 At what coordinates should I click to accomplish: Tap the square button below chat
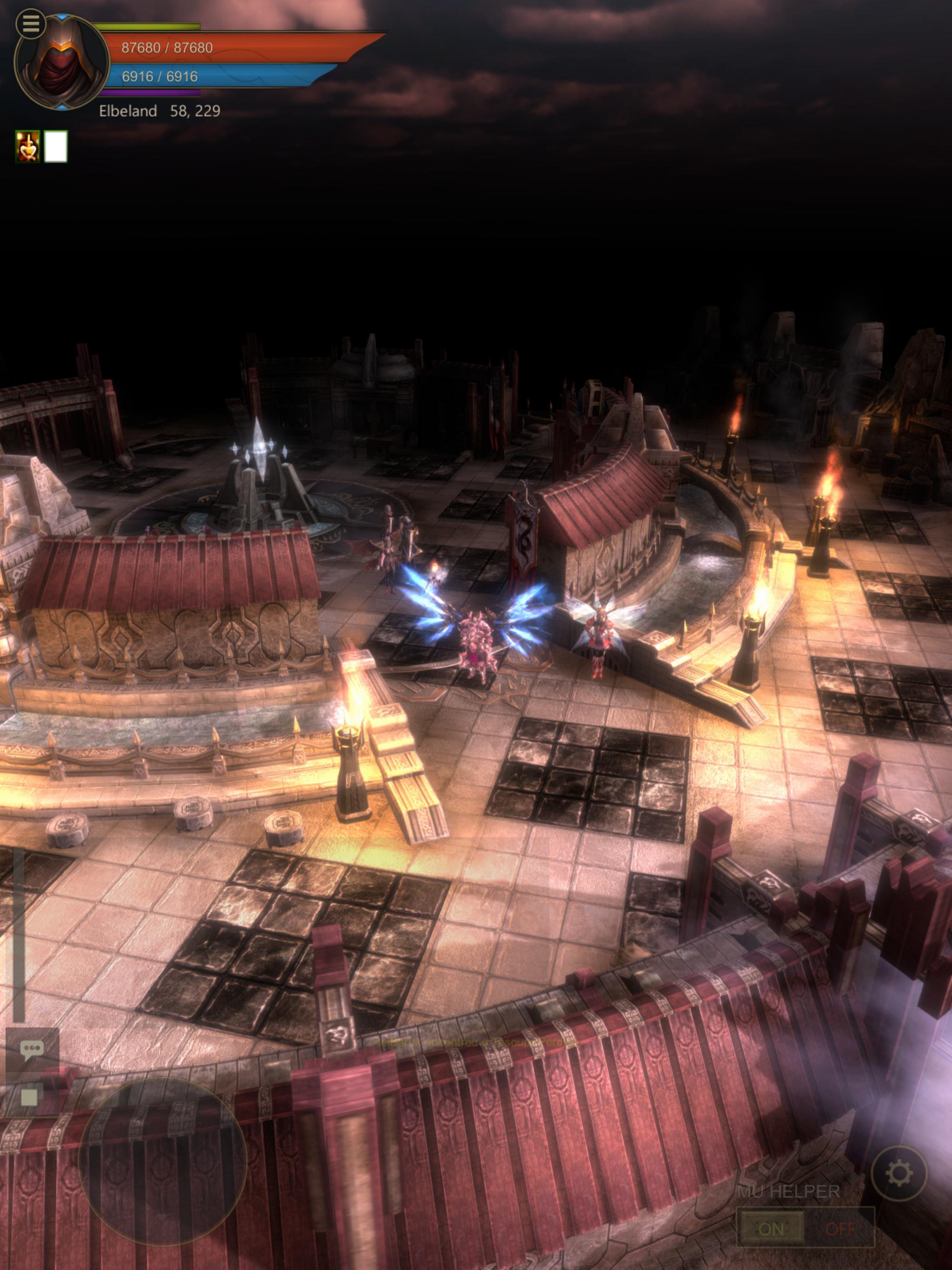click(29, 1097)
